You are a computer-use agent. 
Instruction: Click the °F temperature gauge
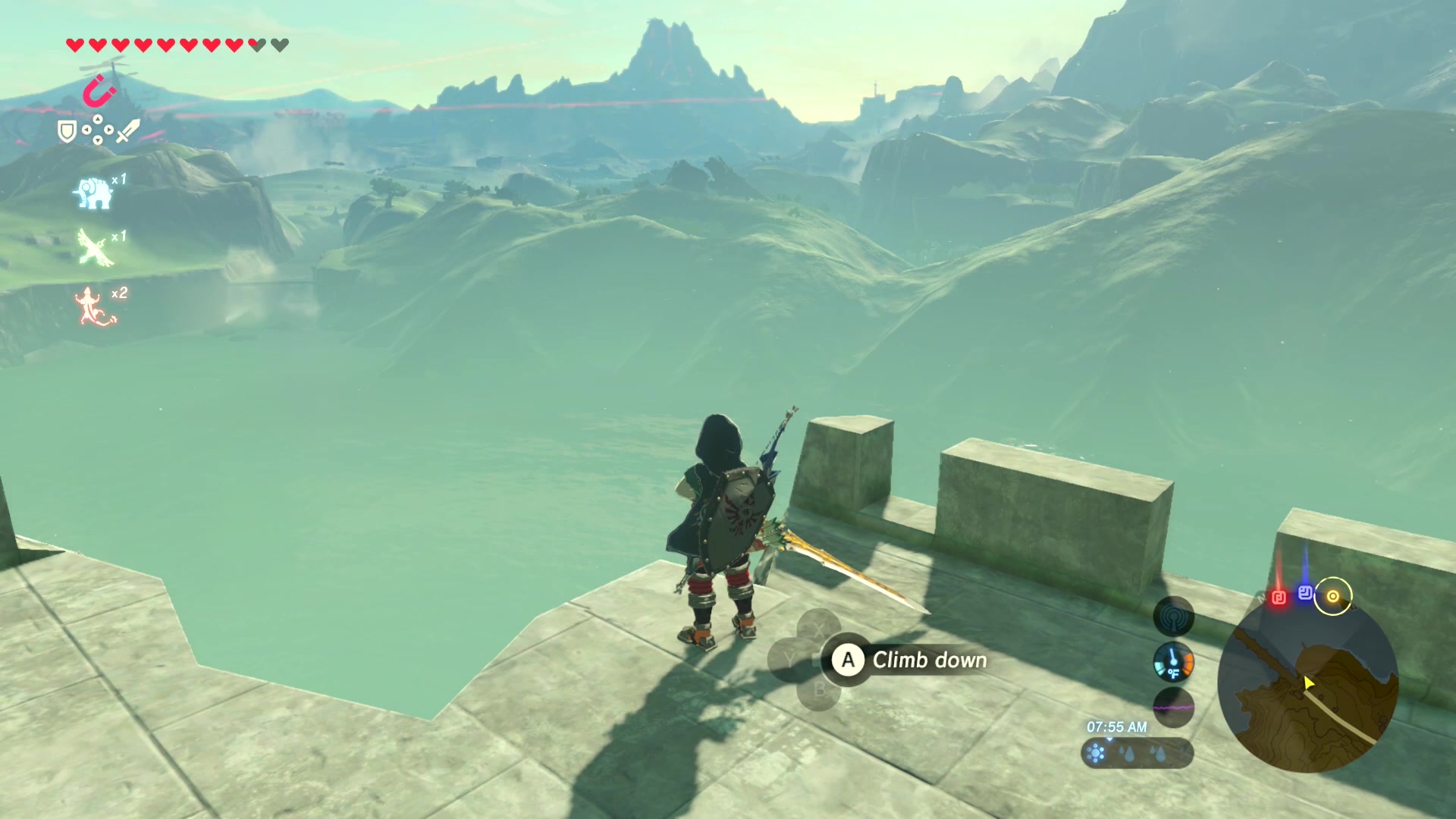coord(1173,663)
